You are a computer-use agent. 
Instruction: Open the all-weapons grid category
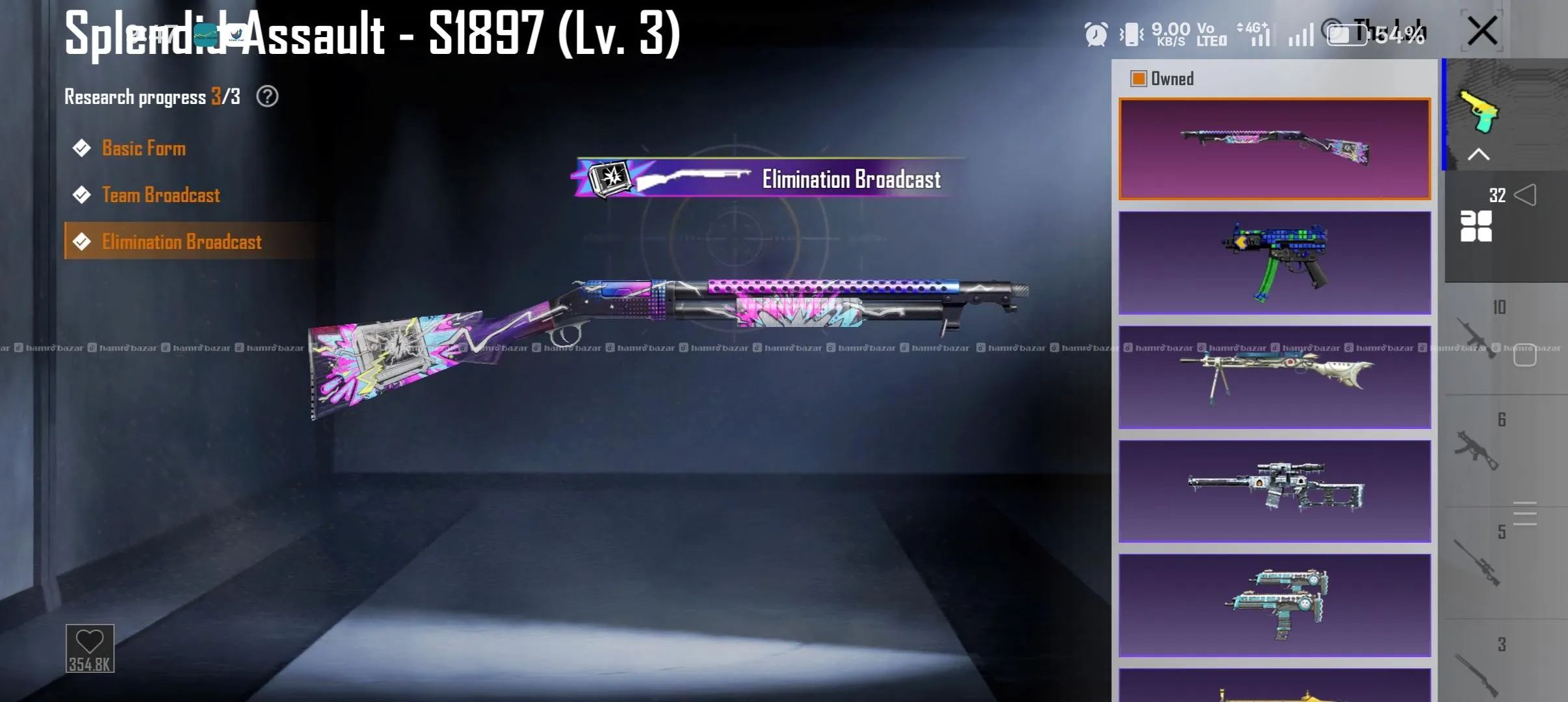[x=1476, y=226]
